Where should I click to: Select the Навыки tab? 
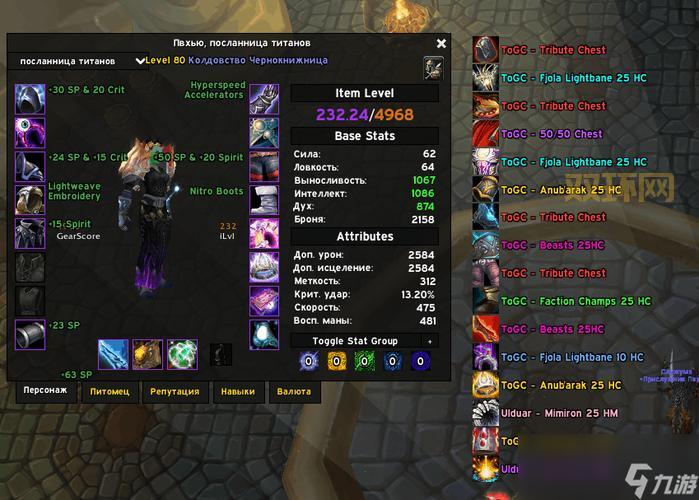[x=237, y=391]
